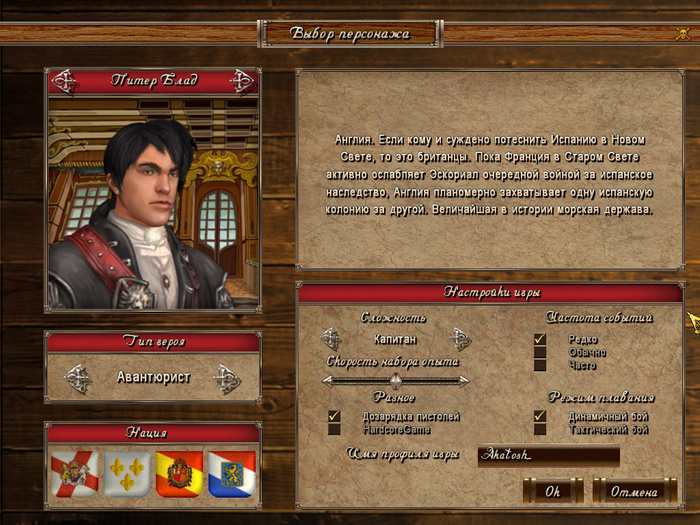The image size is (700, 525).
Task: Click right arrow beside Авантюрист hero type
Action: click(227, 378)
